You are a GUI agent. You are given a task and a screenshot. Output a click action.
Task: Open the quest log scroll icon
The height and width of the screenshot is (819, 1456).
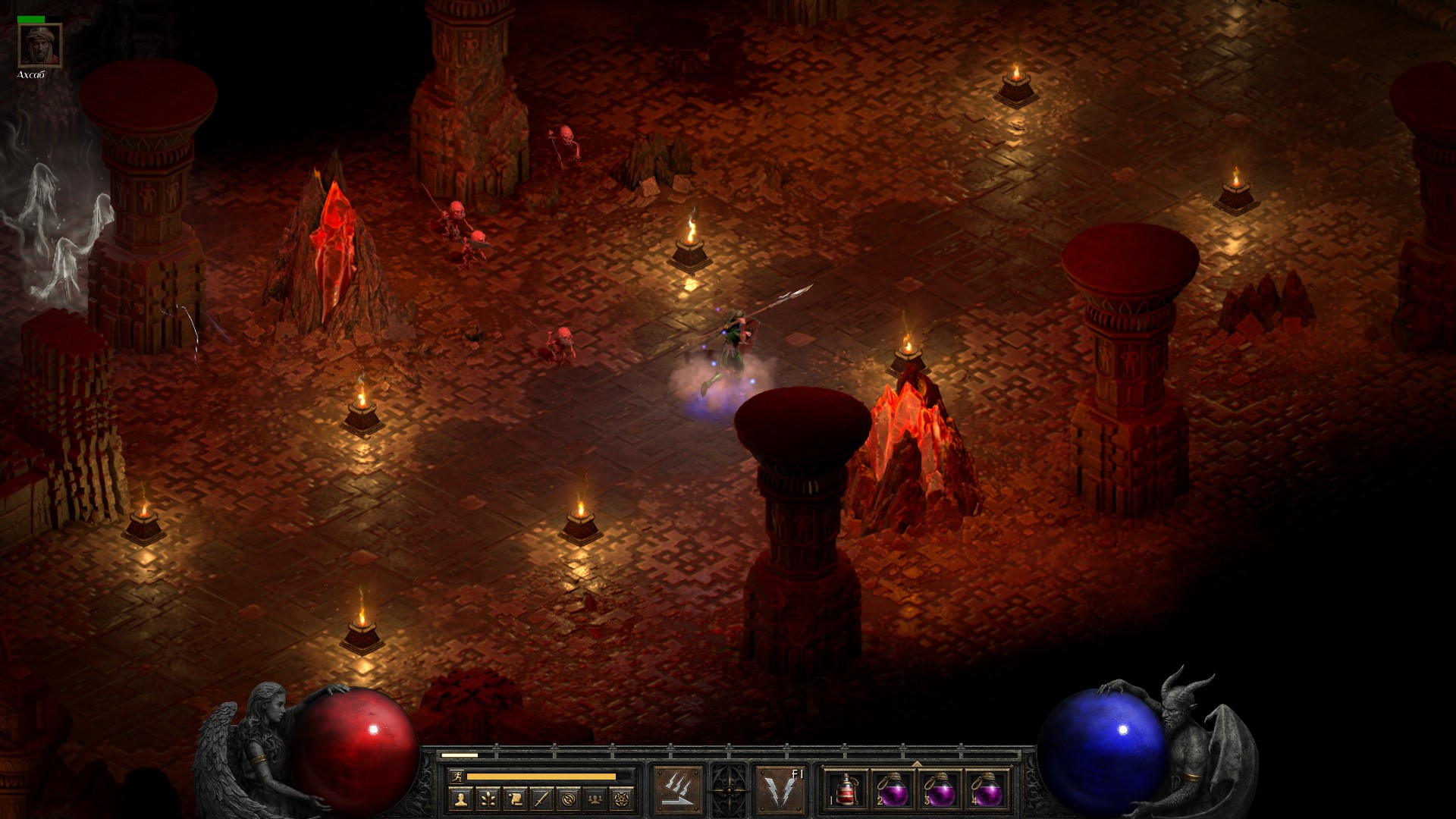(x=515, y=799)
